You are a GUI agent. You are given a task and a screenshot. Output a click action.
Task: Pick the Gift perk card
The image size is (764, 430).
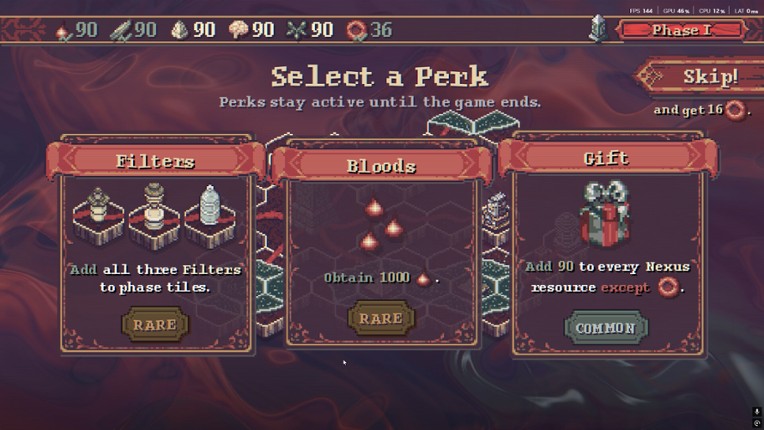606,250
